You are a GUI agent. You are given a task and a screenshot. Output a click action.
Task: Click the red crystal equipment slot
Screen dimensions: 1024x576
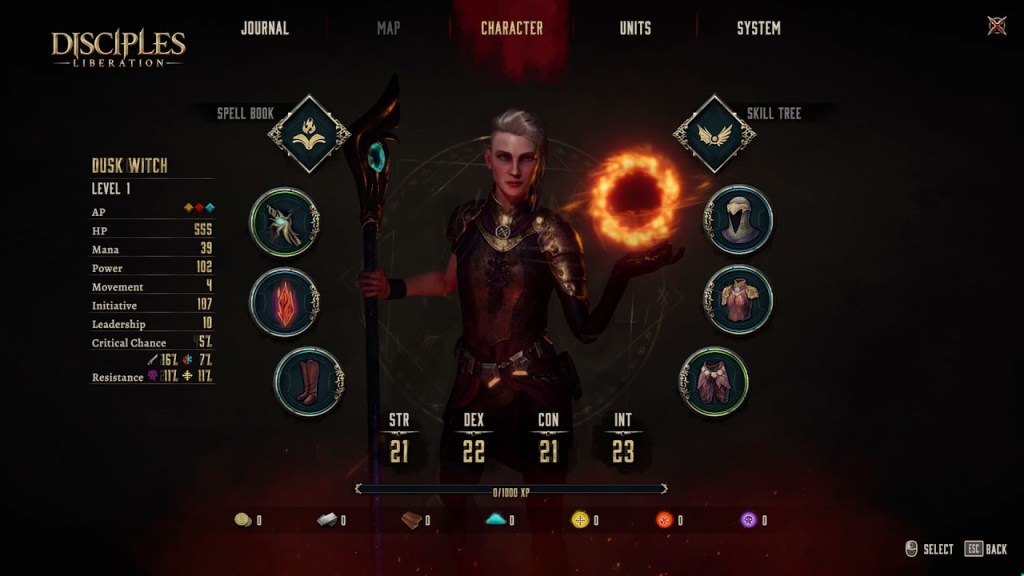[284, 301]
